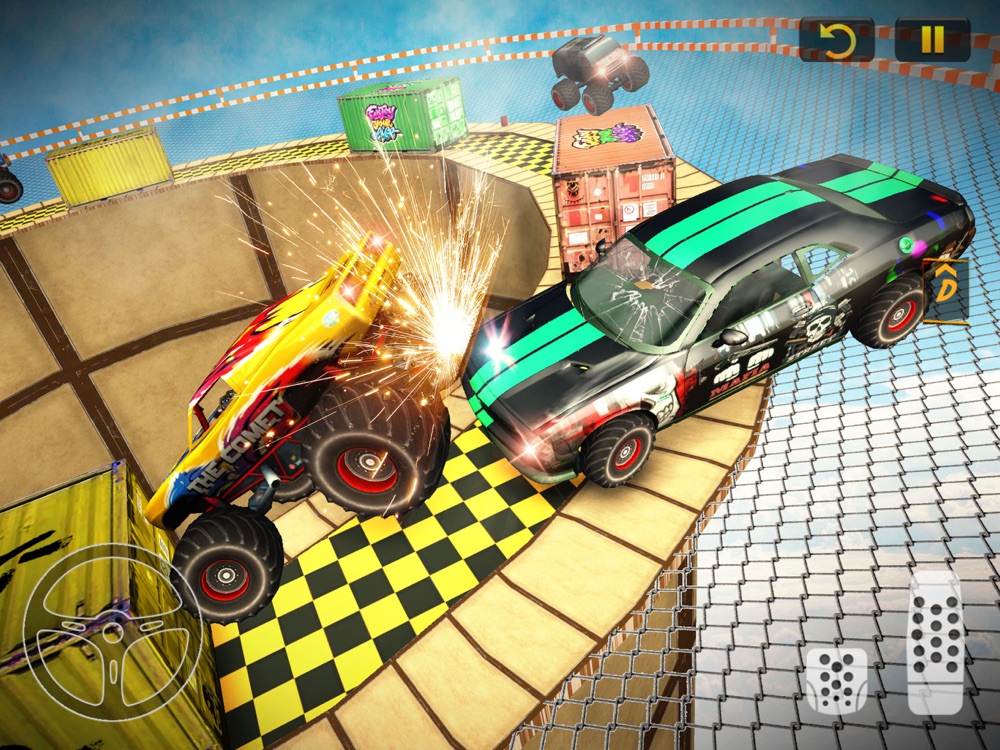This screenshot has height=750, width=1000.
Task: Pause the game
Action: tap(932, 40)
